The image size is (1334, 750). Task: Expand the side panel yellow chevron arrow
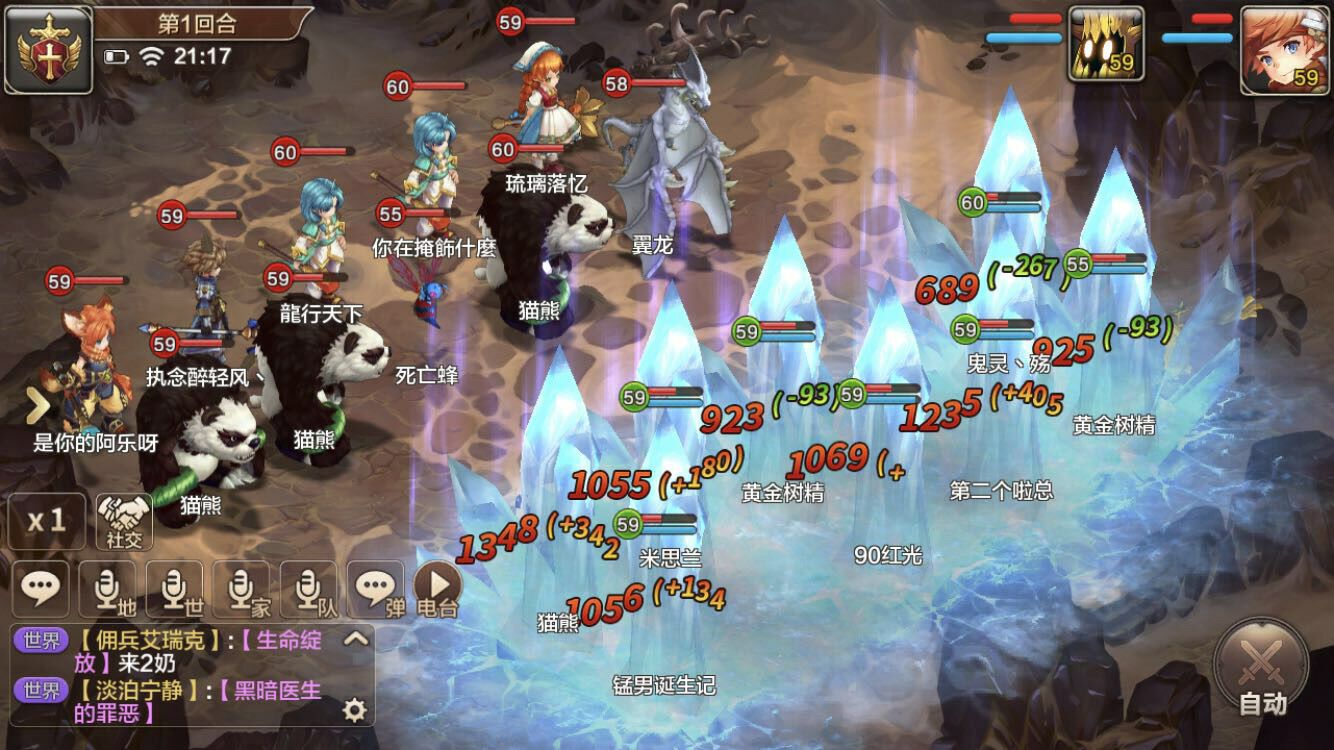(38, 406)
